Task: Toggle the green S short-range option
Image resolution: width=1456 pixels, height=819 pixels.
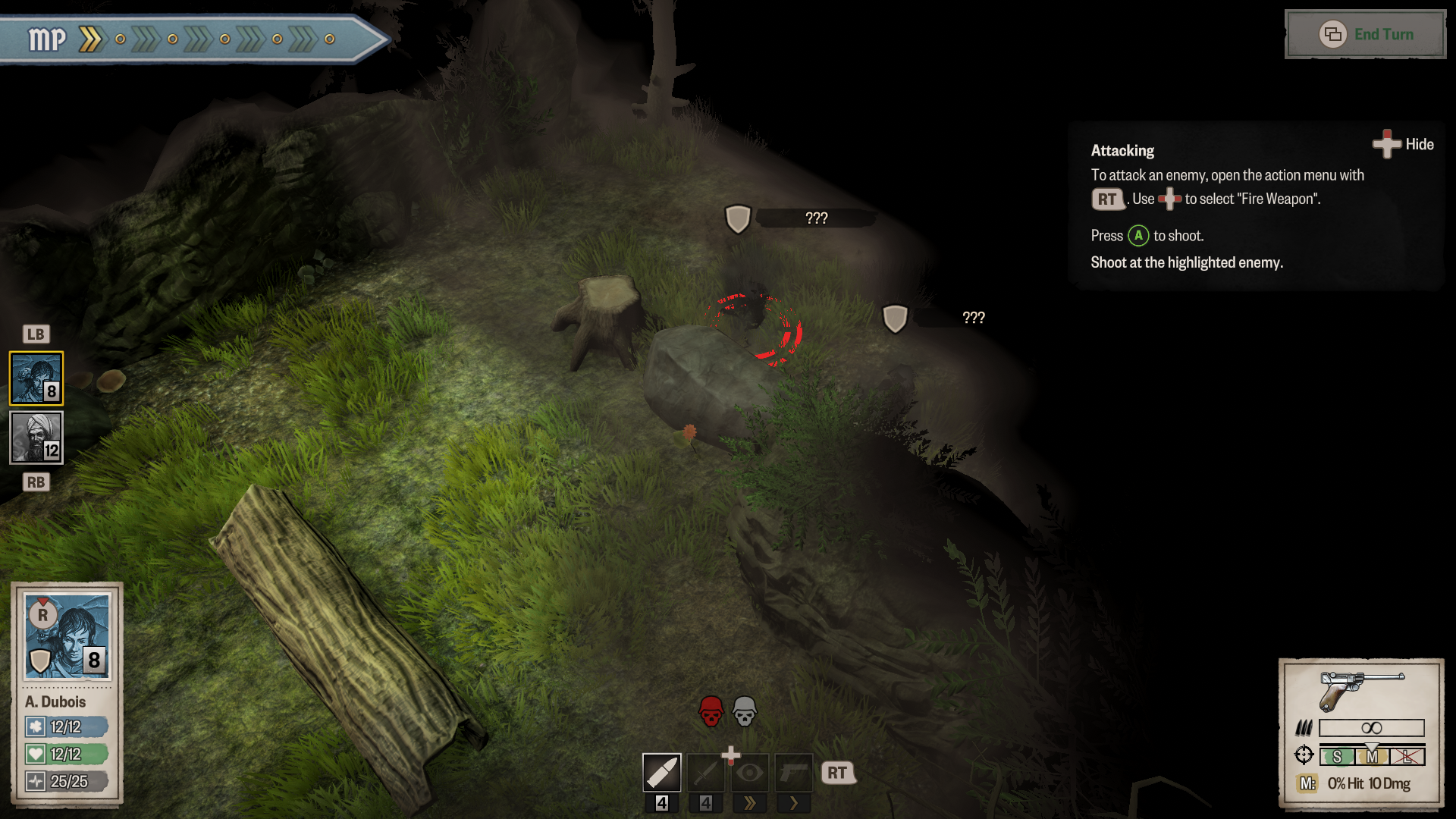Action: point(1337,755)
